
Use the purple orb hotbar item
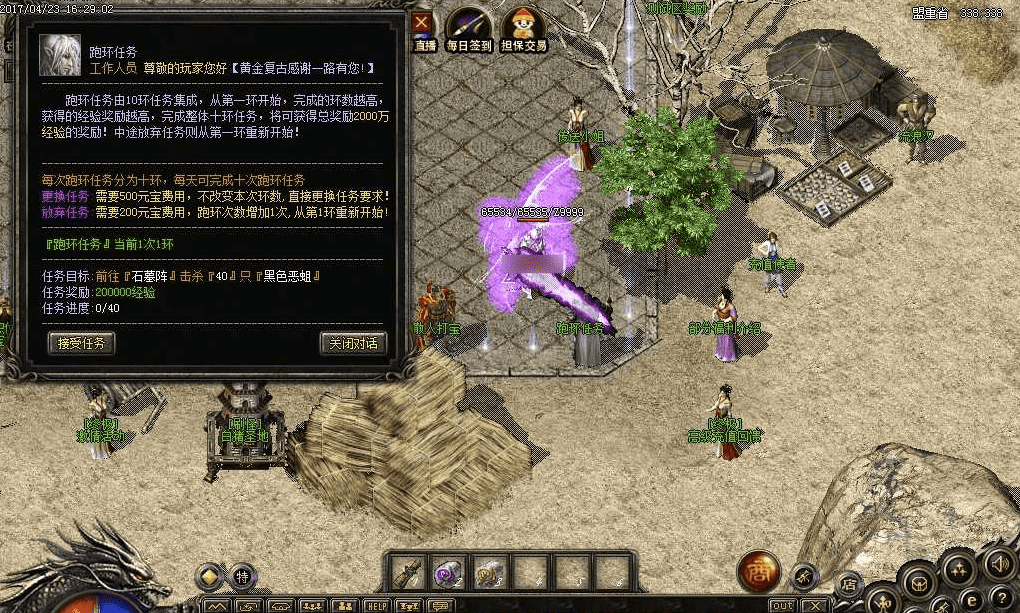[x=447, y=573]
